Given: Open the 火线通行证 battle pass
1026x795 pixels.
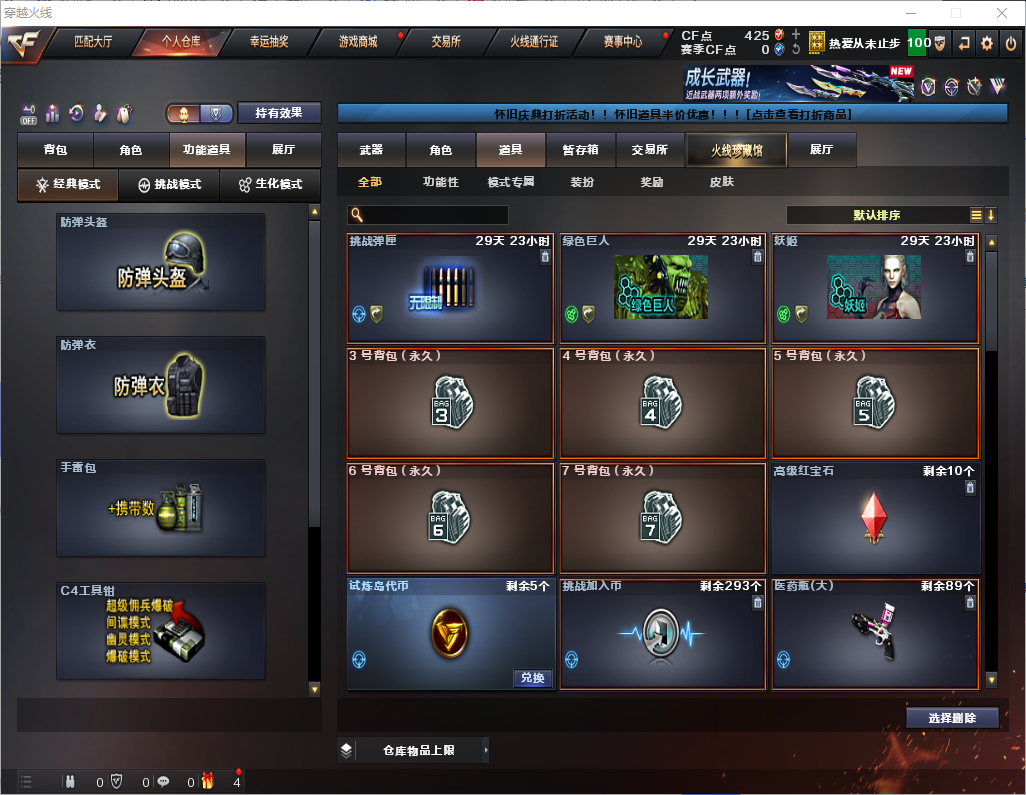Looking at the screenshot, I should (x=534, y=42).
